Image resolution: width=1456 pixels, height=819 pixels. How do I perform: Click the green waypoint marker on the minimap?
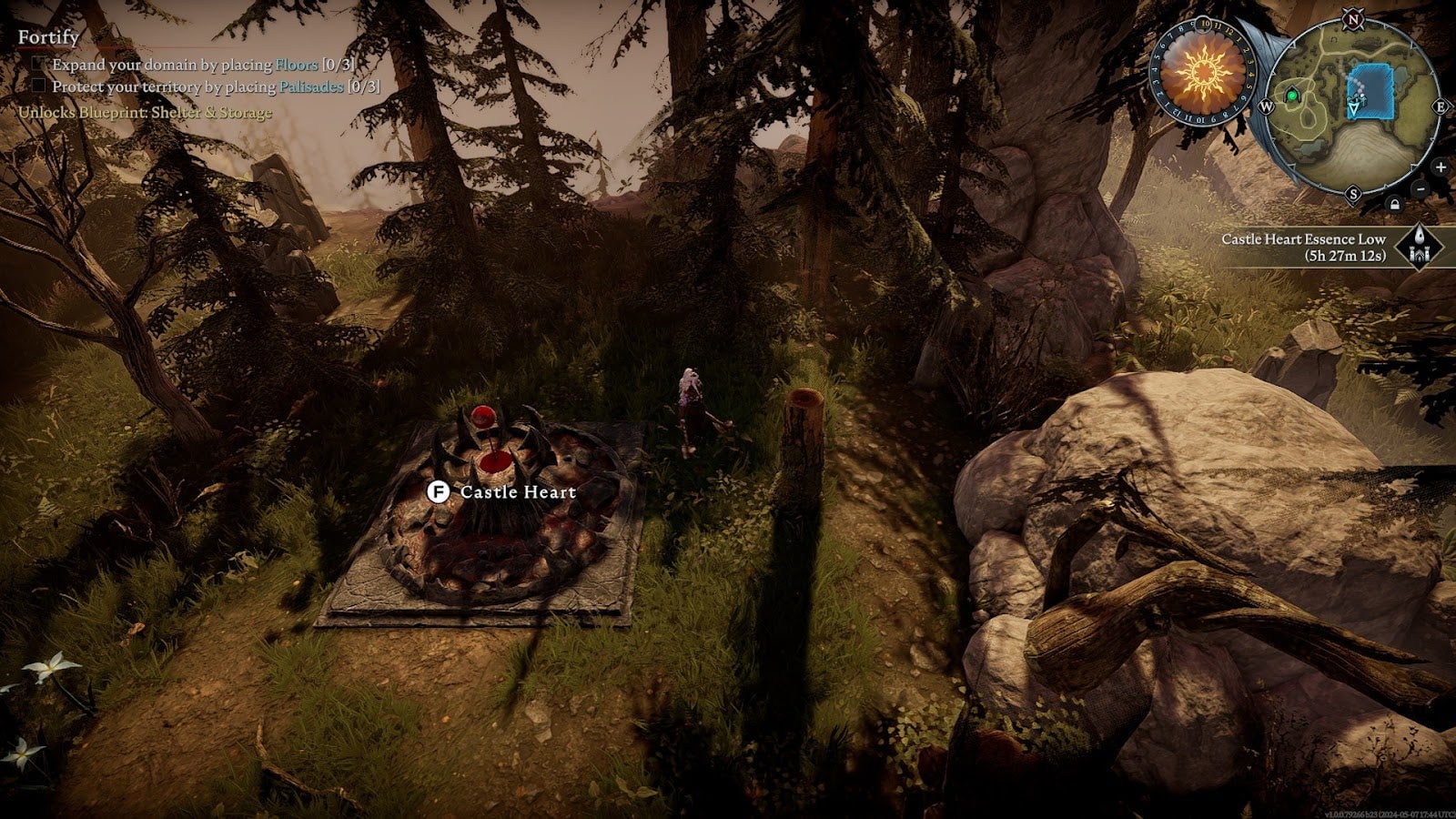tap(1292, 96)
